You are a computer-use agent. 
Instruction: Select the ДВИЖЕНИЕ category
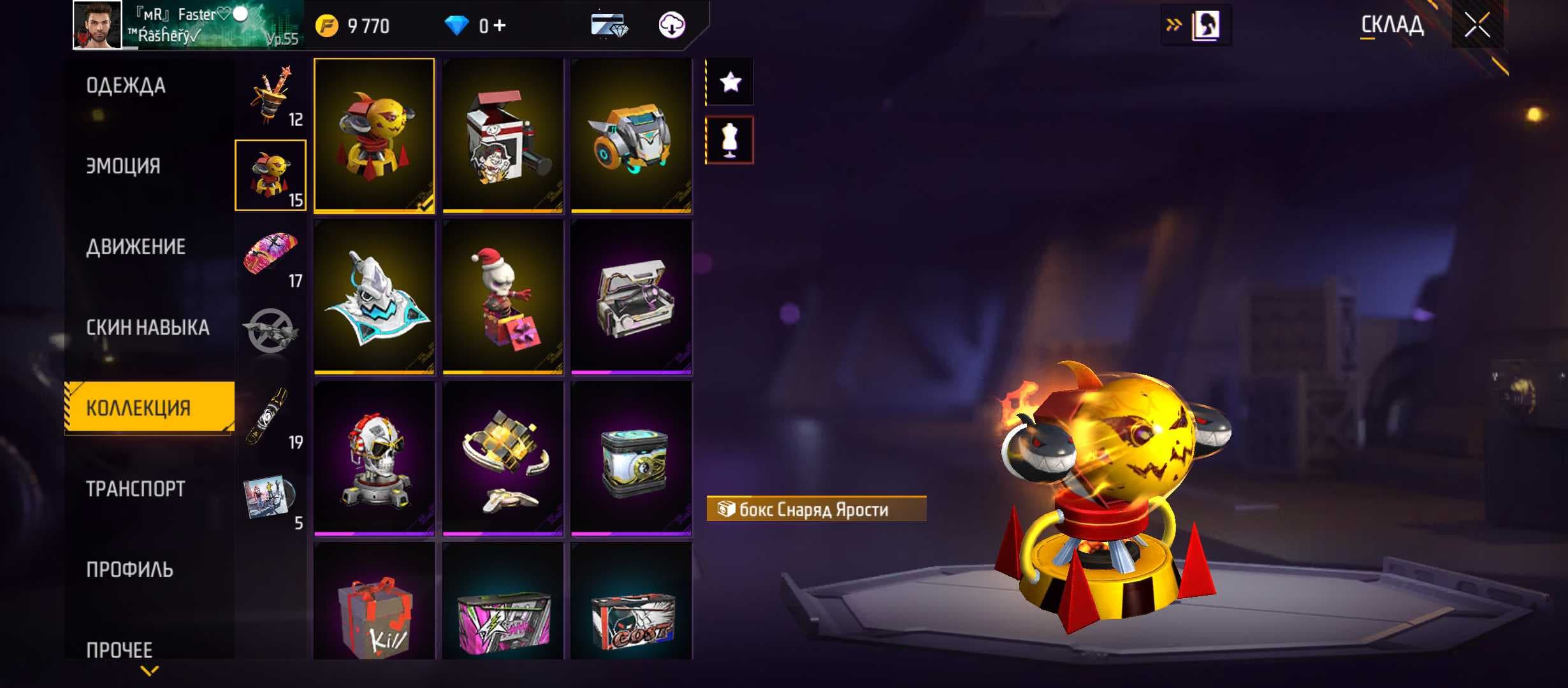point(136,247)
